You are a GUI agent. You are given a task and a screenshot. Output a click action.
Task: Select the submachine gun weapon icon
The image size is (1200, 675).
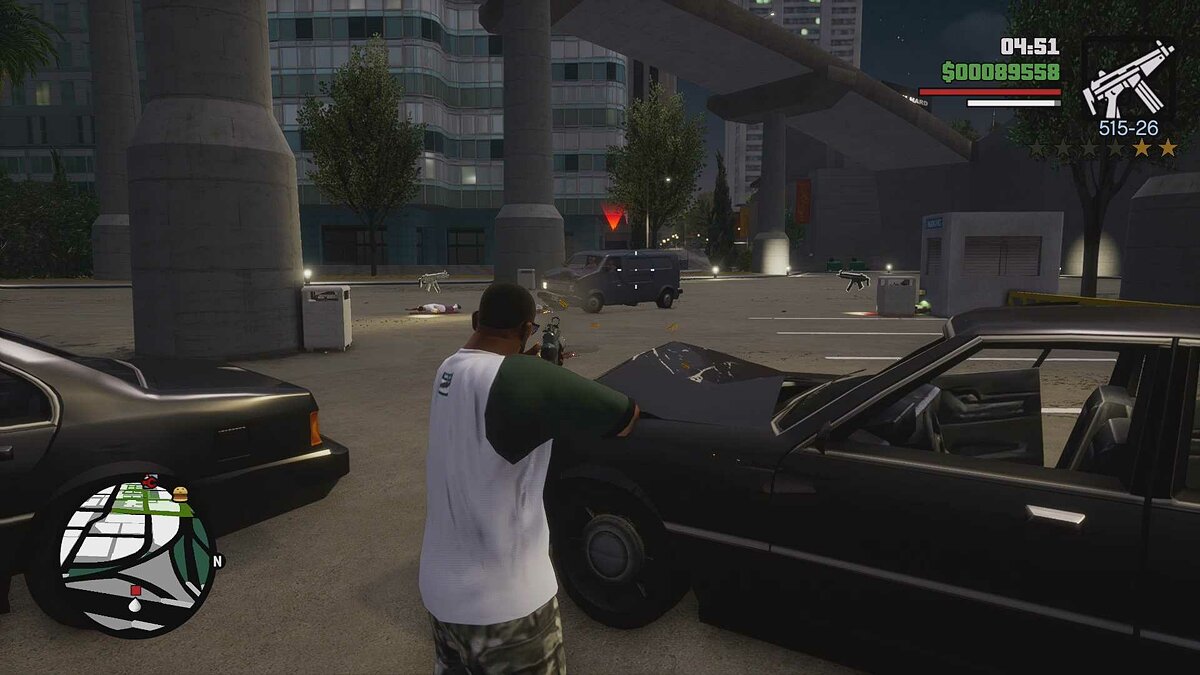coord(1128,78)
